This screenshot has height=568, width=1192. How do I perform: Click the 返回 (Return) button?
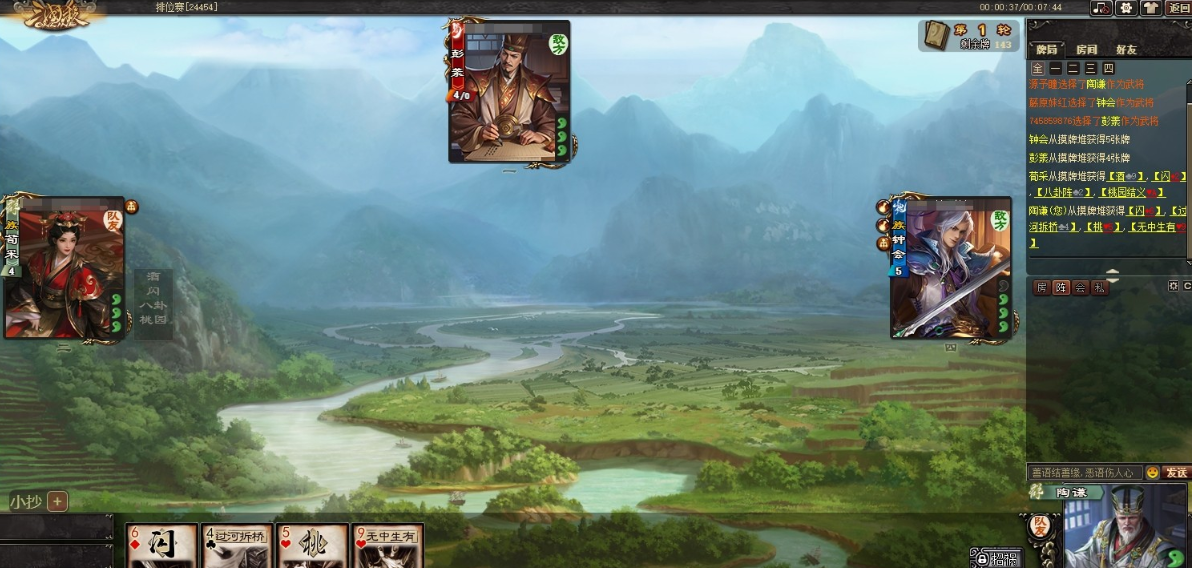click(1178, 8)
